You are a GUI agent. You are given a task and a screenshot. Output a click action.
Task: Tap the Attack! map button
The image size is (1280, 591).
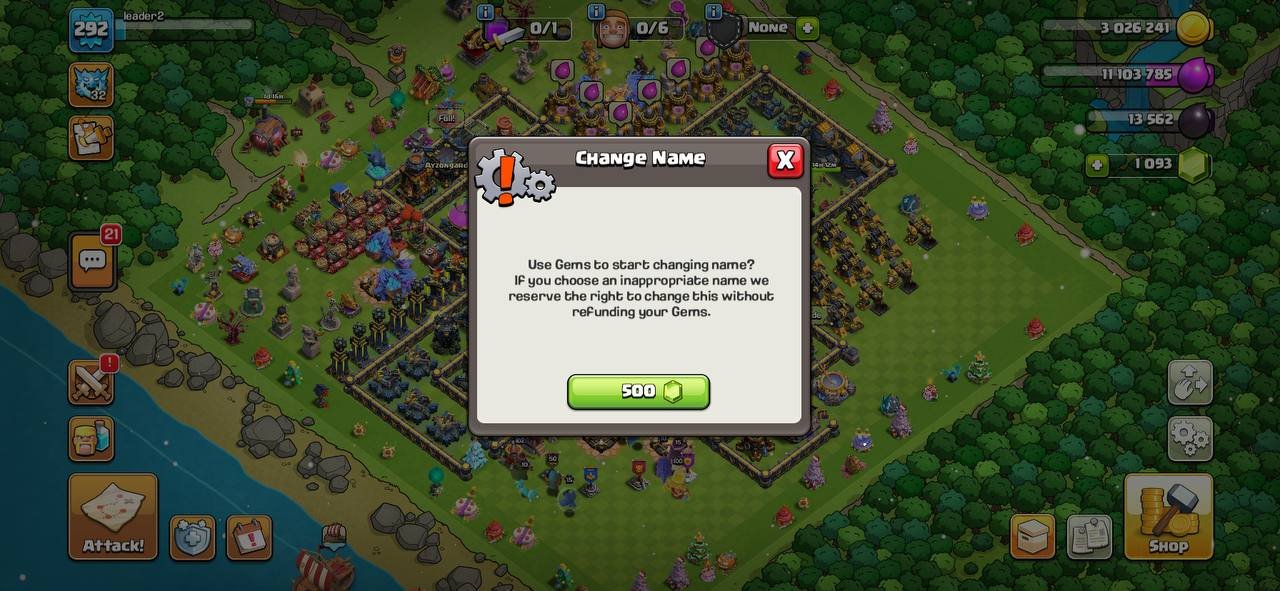113,516
